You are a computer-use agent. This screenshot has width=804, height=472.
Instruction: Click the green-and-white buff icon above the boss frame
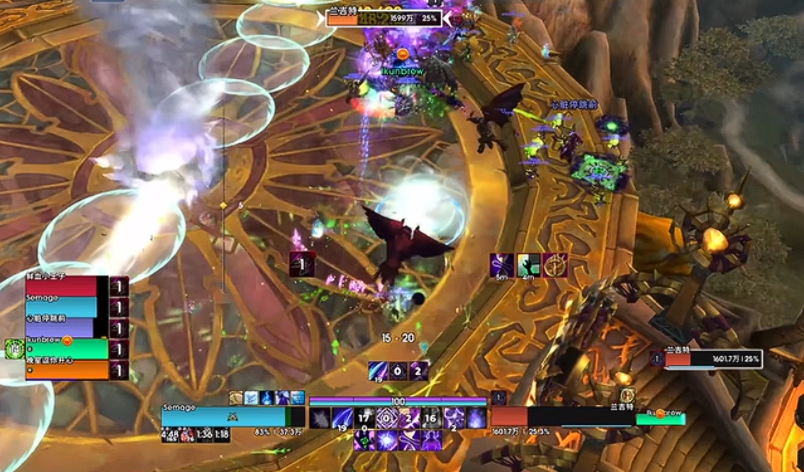click(x=528, y=265)
